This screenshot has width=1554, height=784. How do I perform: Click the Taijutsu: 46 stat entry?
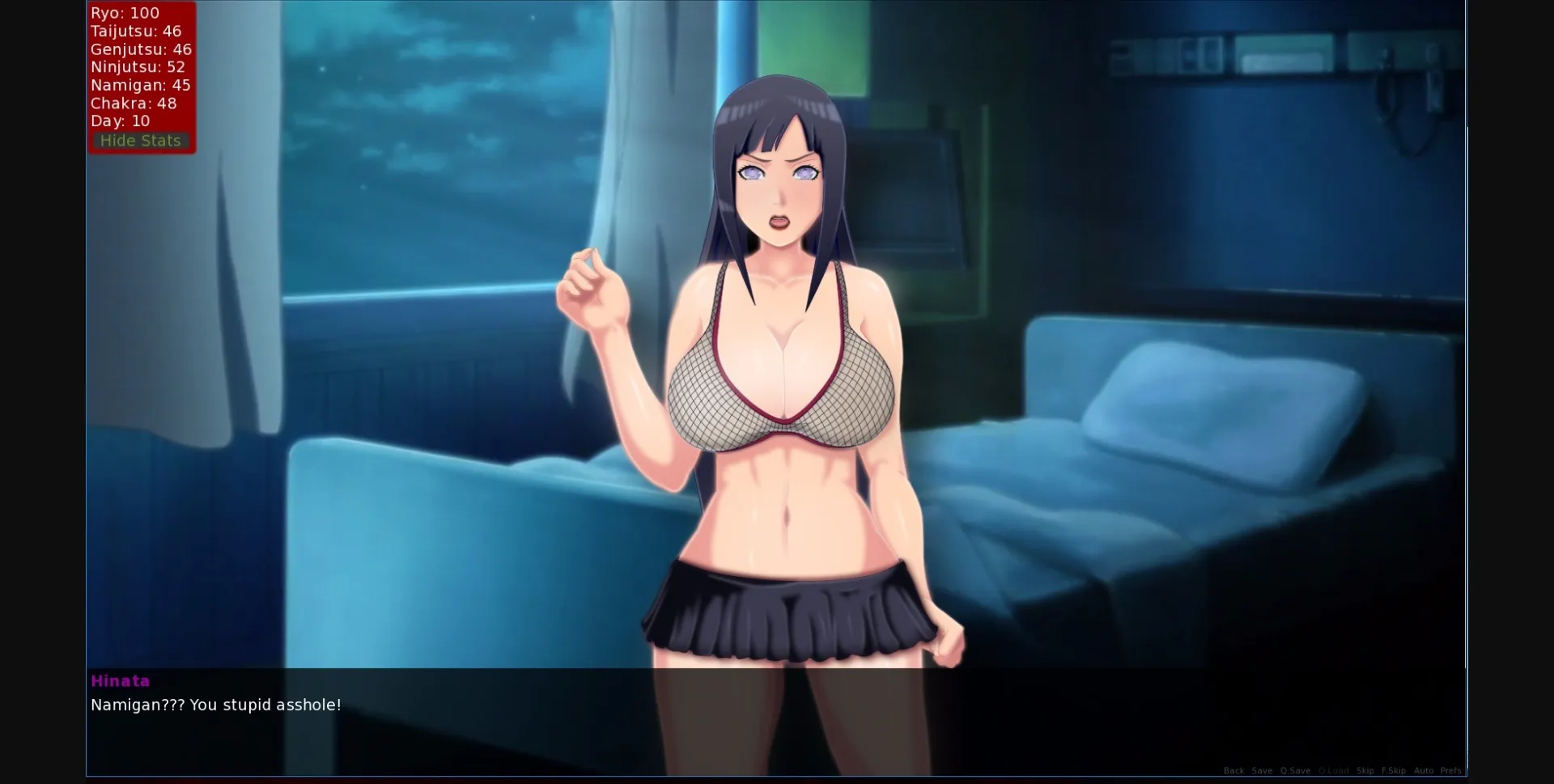tap(138, 31)
